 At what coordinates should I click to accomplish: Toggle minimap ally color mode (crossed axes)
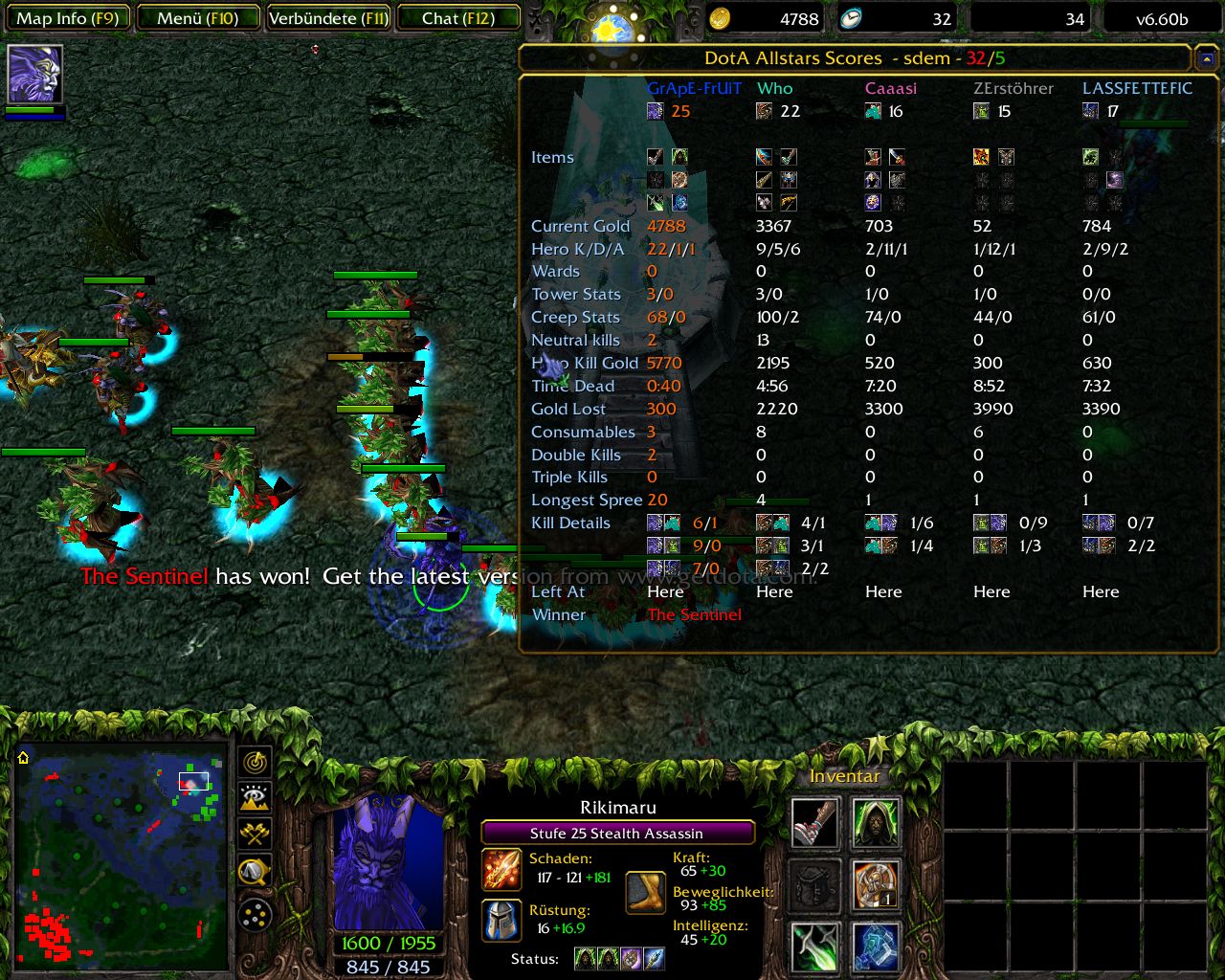[255, 834]
